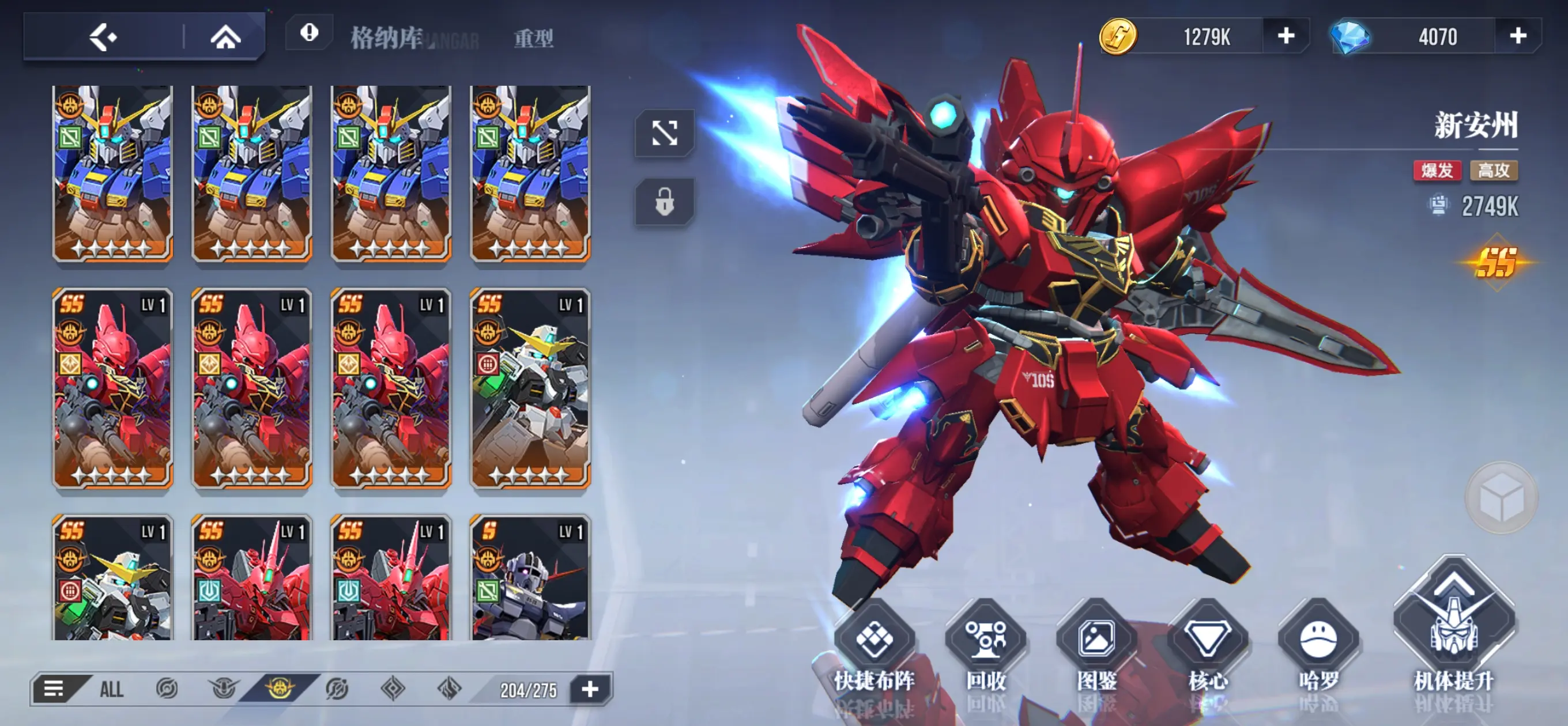Go back with the arrow button
The height and width of the screenshot is (726, 1568).
(x=103, y=37)
